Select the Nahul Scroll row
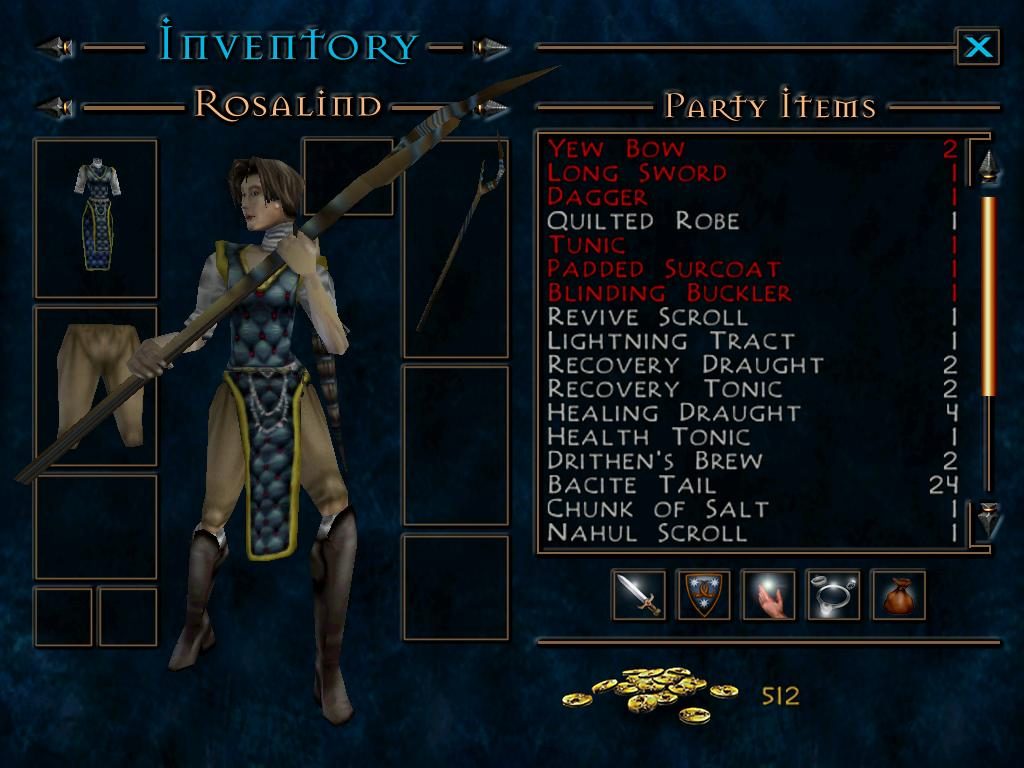Screen dimensions: 1024x768 point(647,533)
